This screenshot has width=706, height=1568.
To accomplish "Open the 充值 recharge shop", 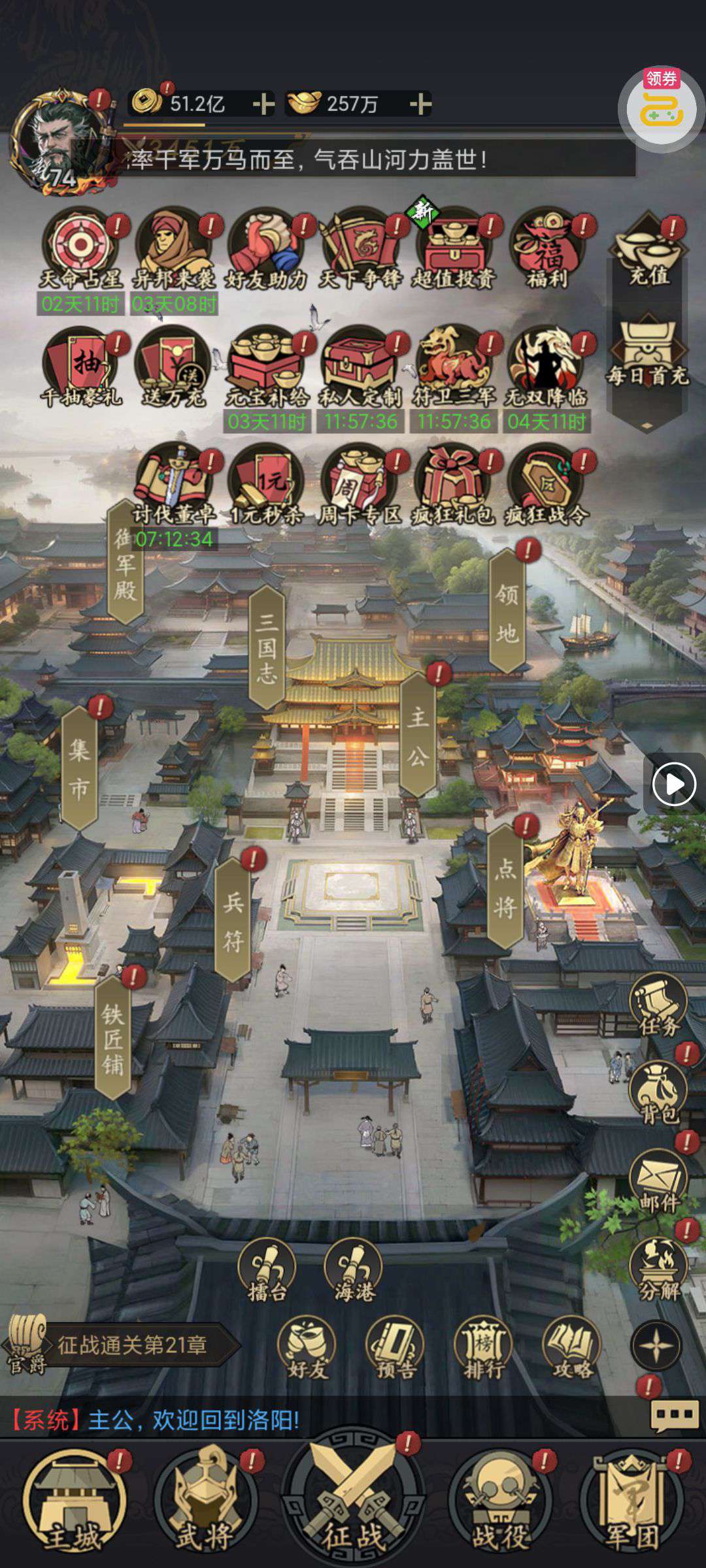I will (648, 252).
